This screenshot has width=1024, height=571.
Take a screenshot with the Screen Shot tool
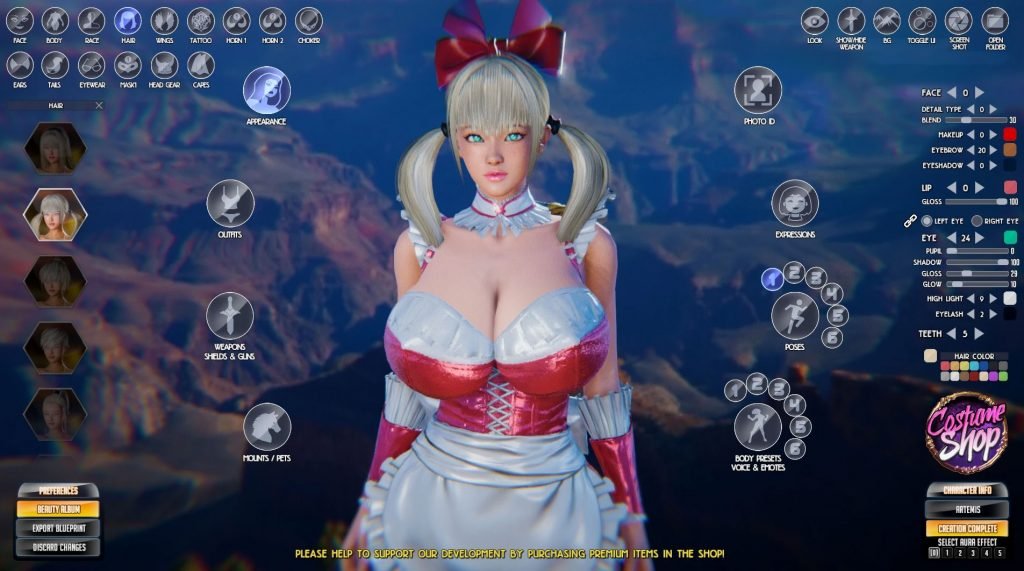958,21
